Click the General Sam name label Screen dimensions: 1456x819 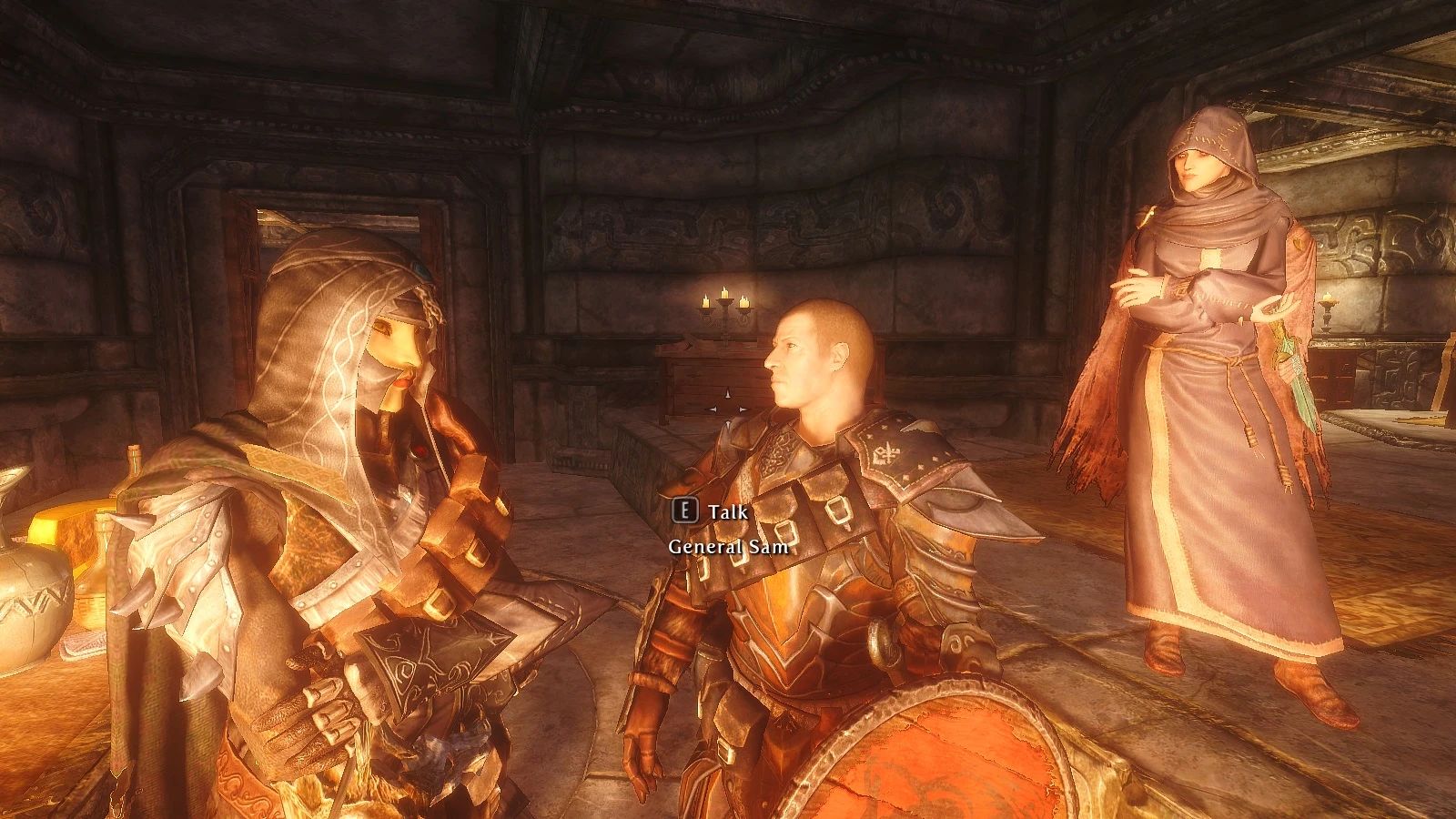(x=728, y=547)
